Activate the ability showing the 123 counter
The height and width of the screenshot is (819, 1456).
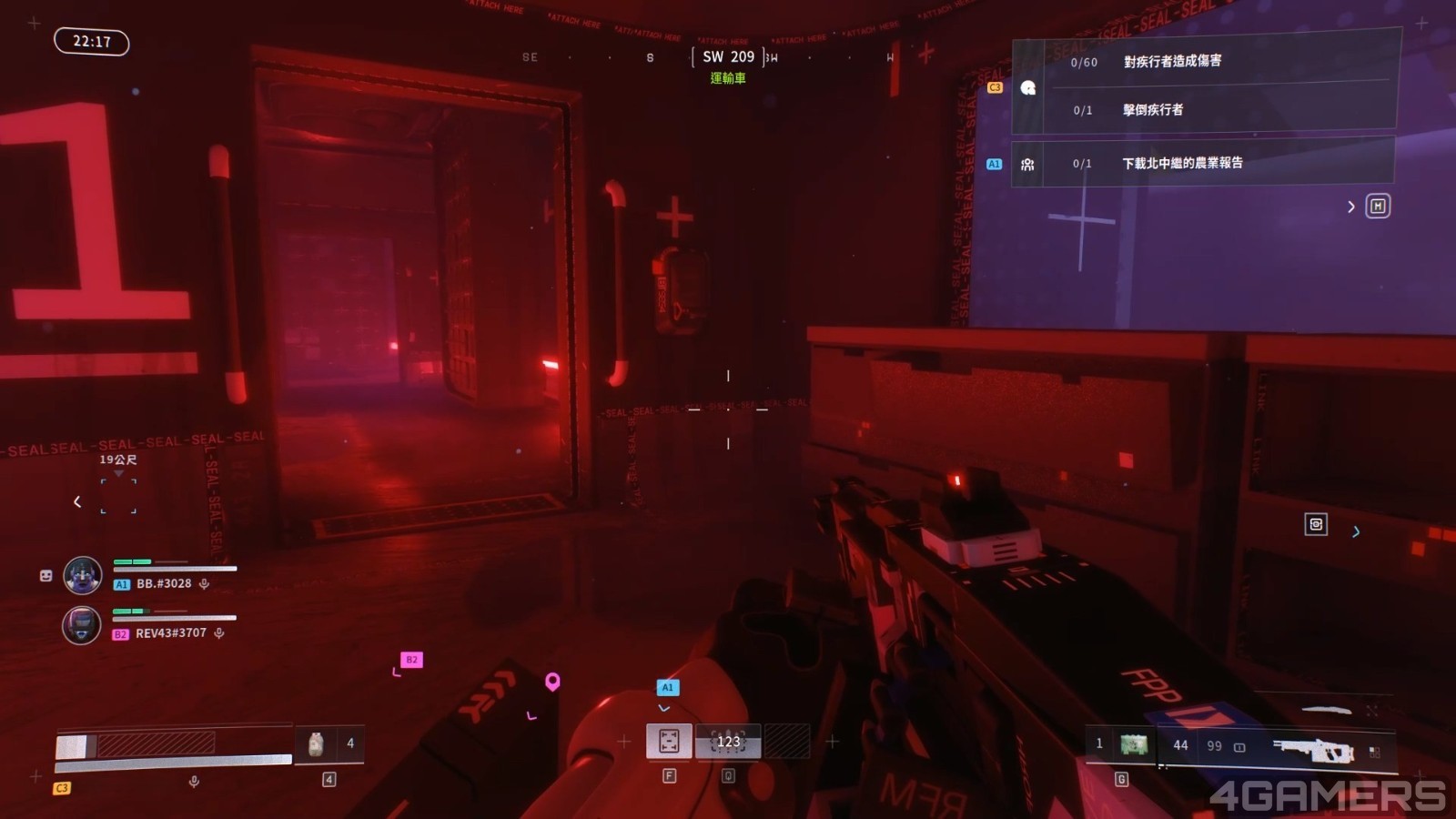pos(728,742)
